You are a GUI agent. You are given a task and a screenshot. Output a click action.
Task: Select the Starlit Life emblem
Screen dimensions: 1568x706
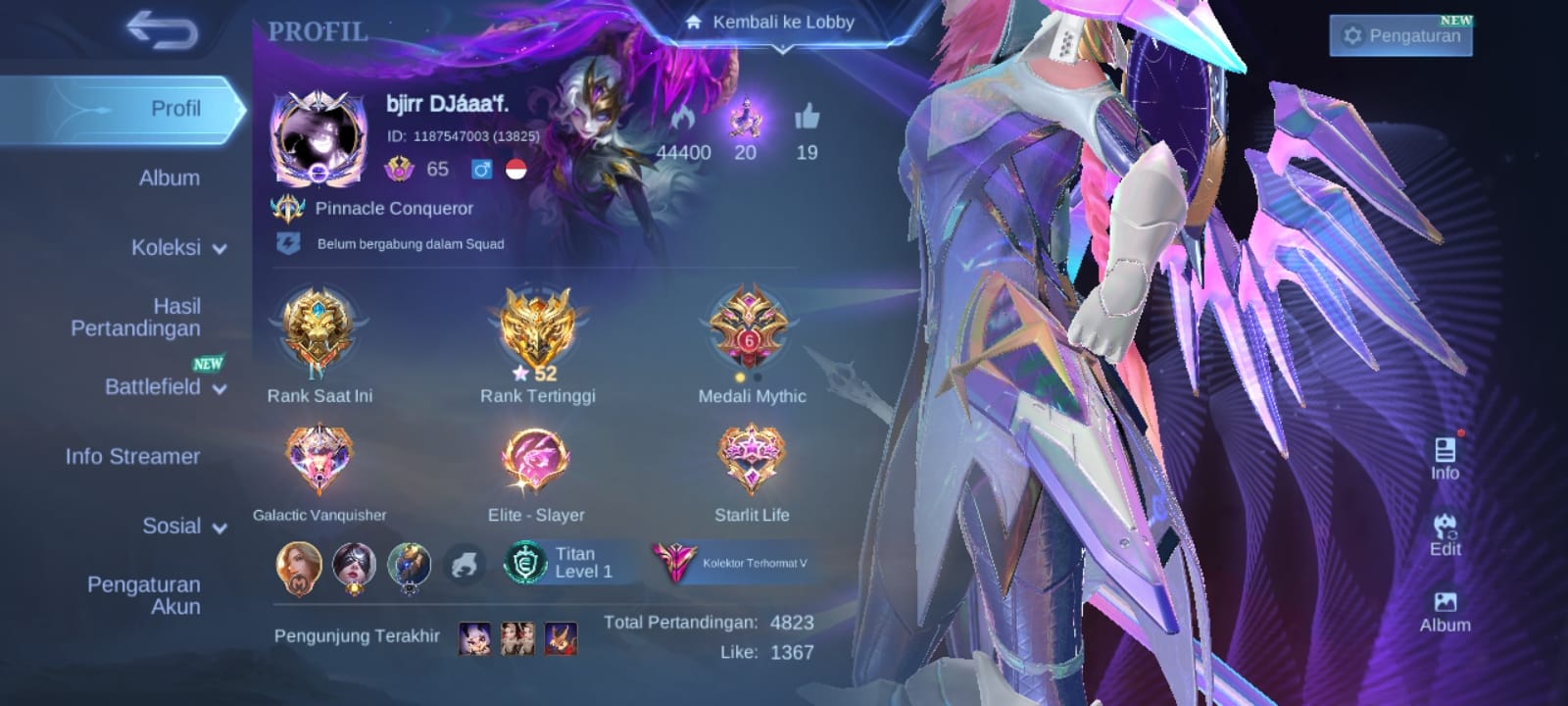(x=751, y=459)
